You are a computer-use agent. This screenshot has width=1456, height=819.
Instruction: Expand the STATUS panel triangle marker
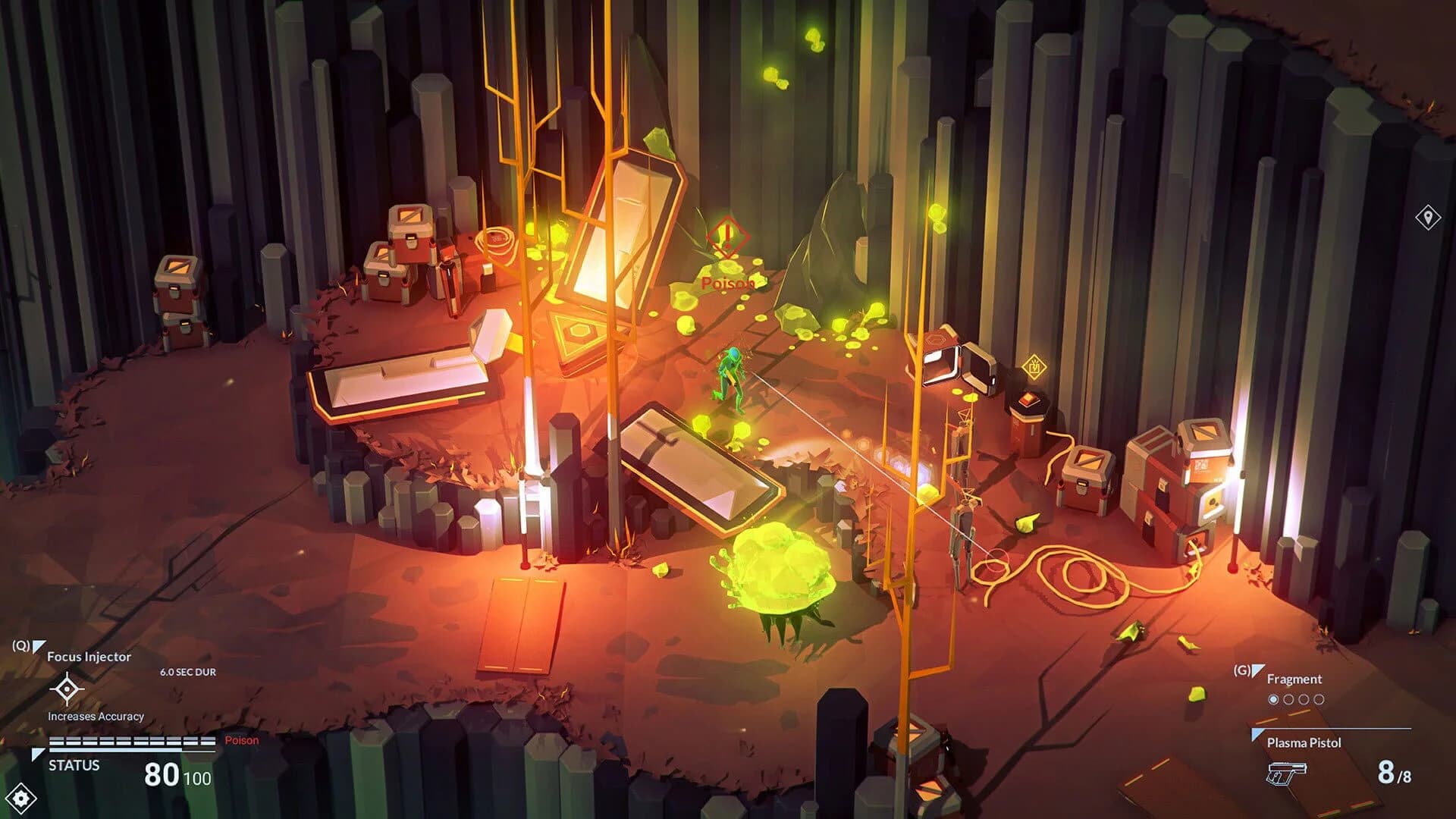(38, 753)
